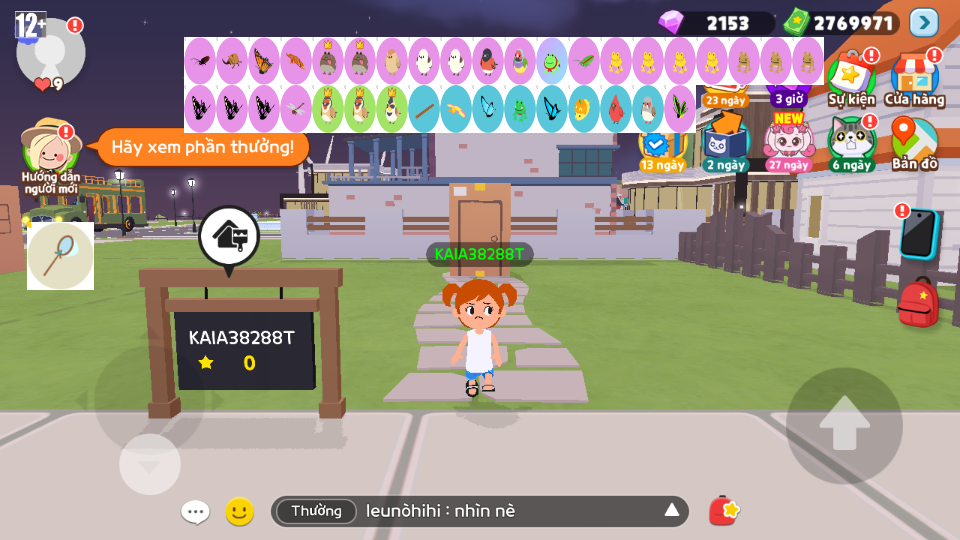Open the smartphone icon
Viewport: 960px width, 540px height.
point(918,233)
